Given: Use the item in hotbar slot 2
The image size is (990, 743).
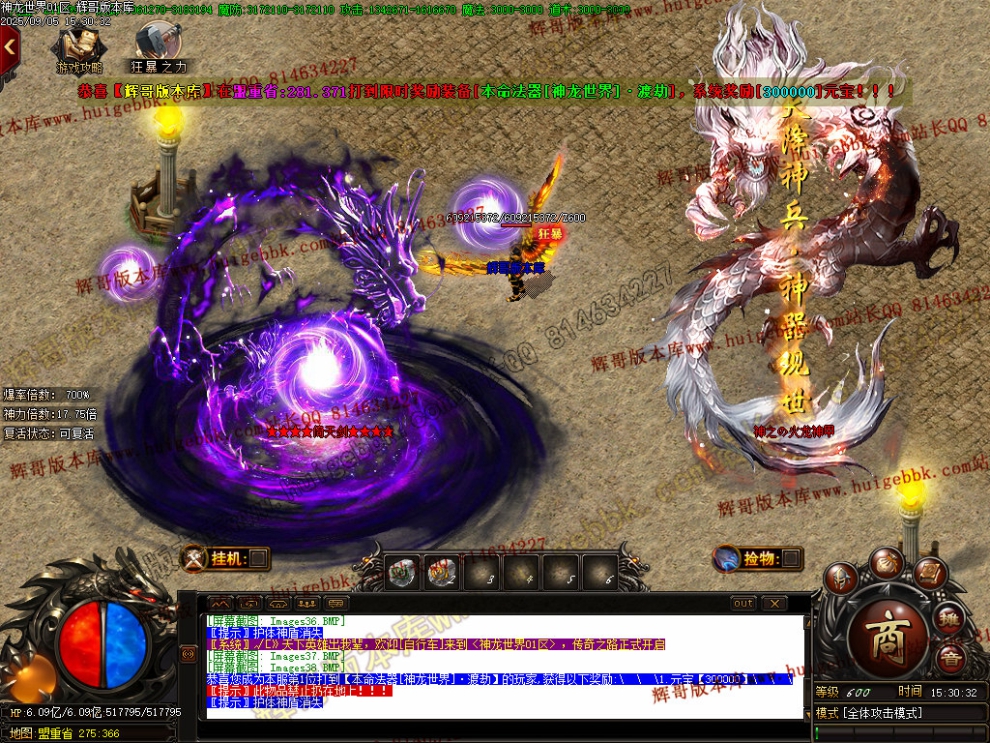Looking at the screenshot, I should pyautogui.click(x=441, y=573).
